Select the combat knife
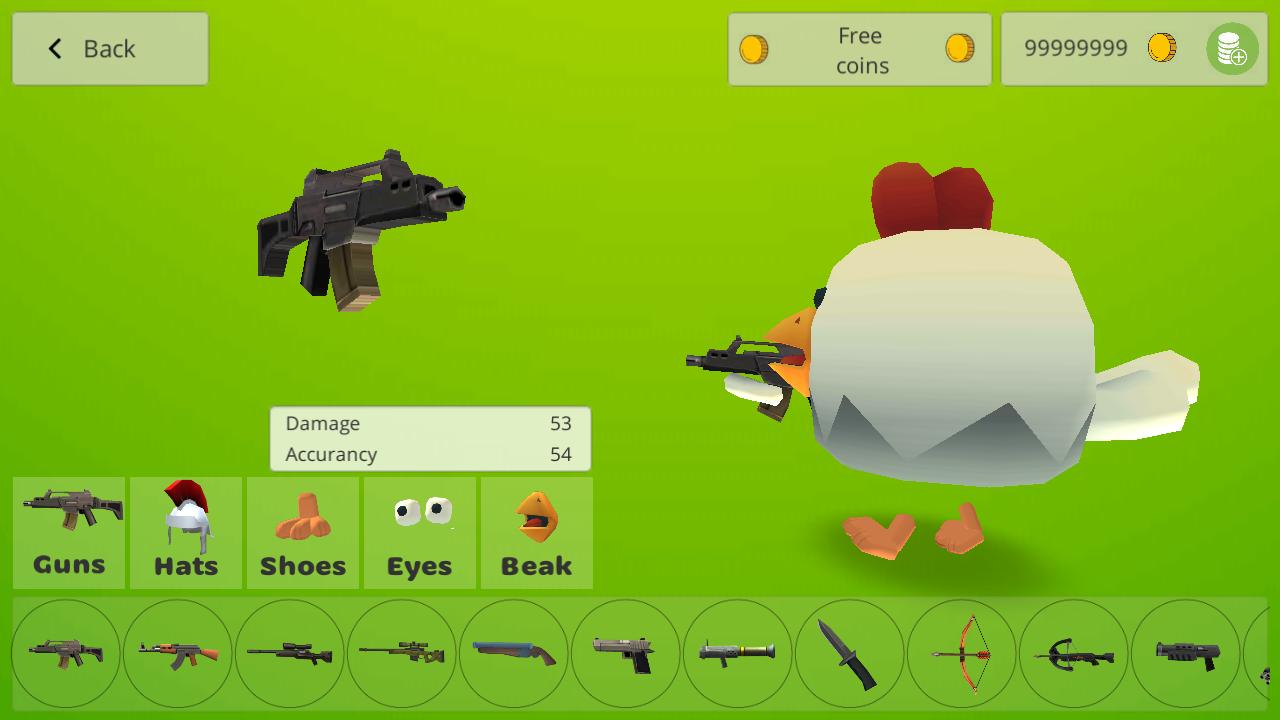This screenshot has height=720, width=1280. tap(849, 653)
